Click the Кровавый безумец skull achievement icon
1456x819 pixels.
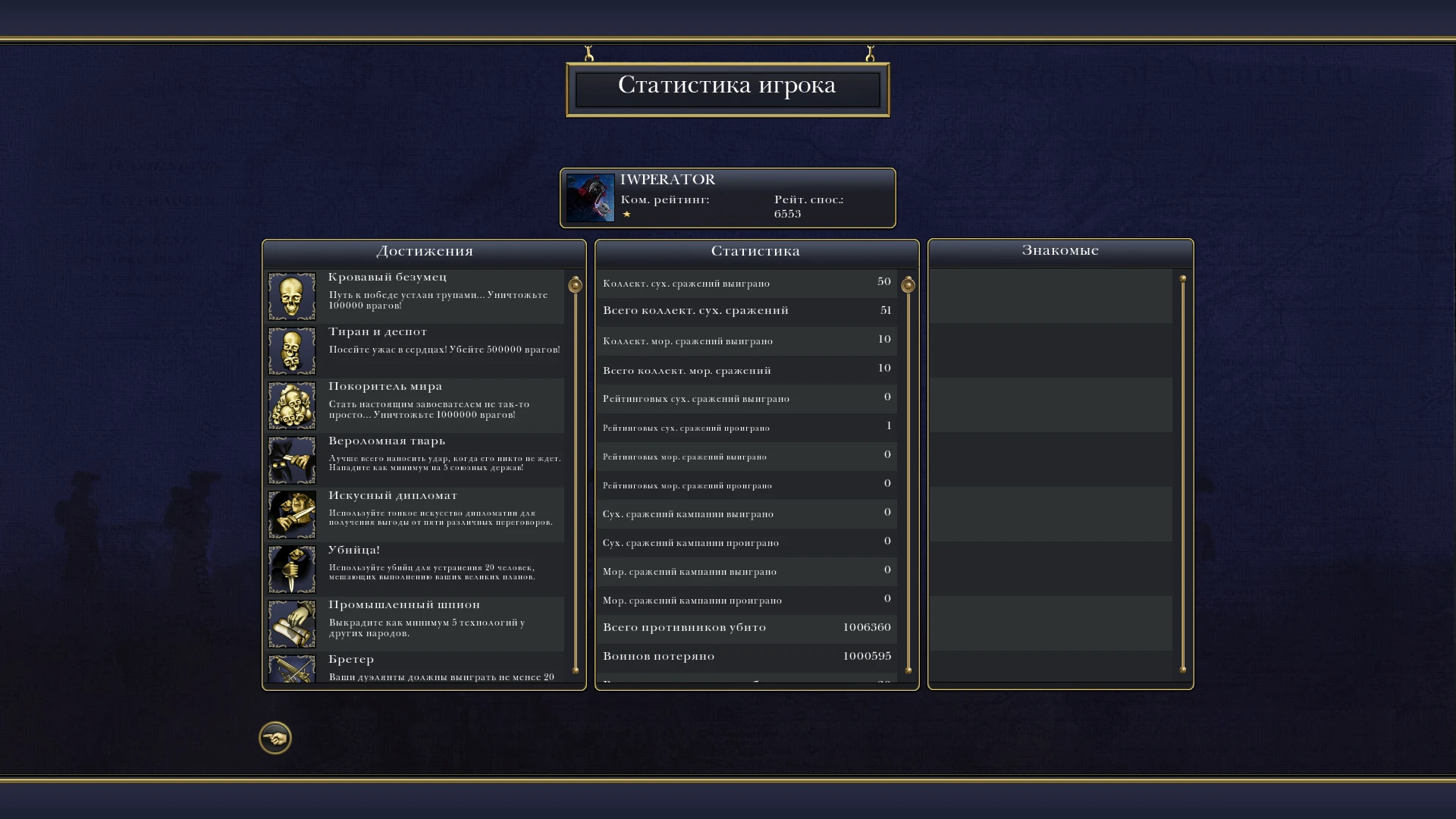coord(291,296)
